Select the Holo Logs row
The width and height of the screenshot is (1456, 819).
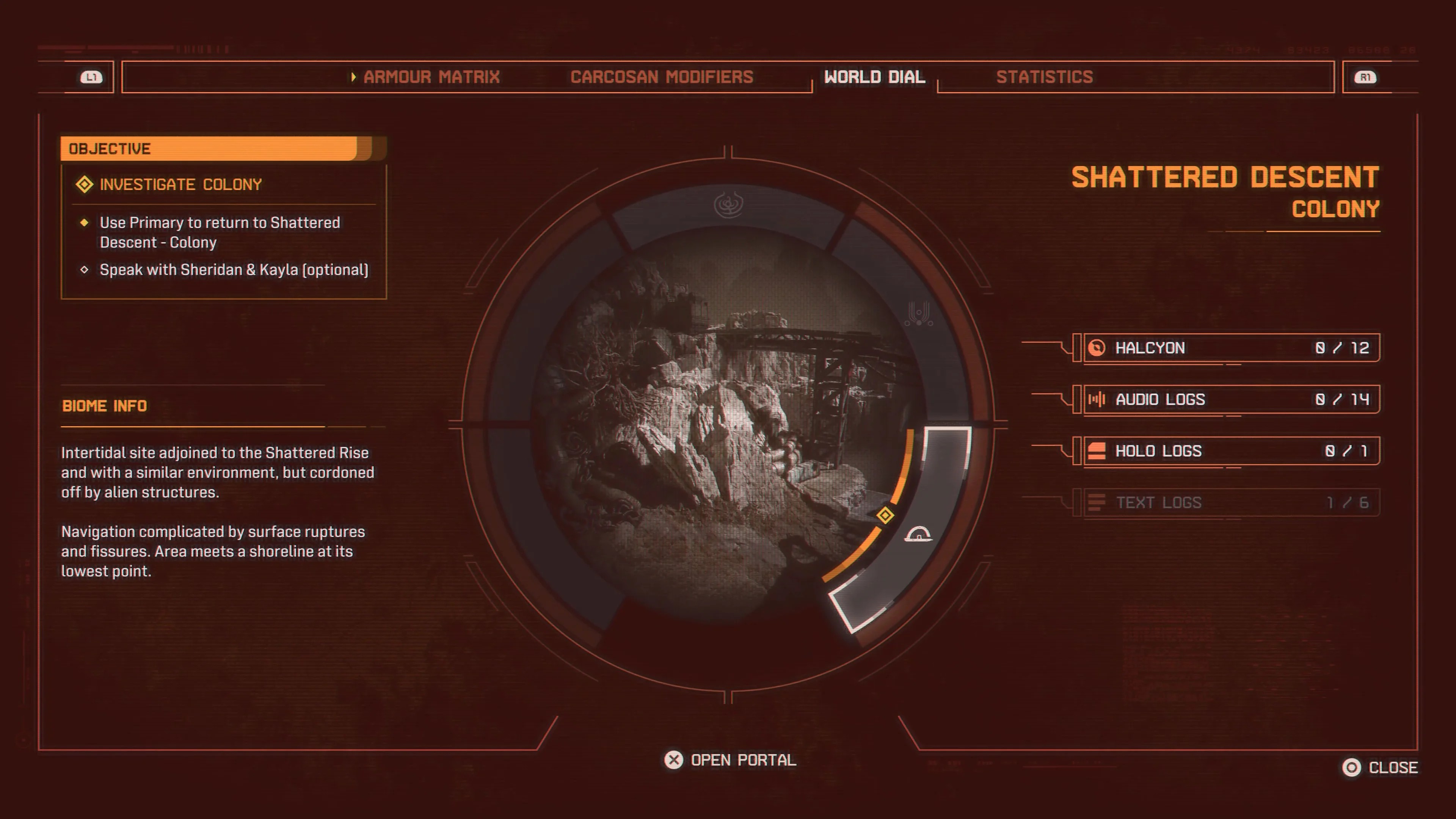coord(1231,451)
